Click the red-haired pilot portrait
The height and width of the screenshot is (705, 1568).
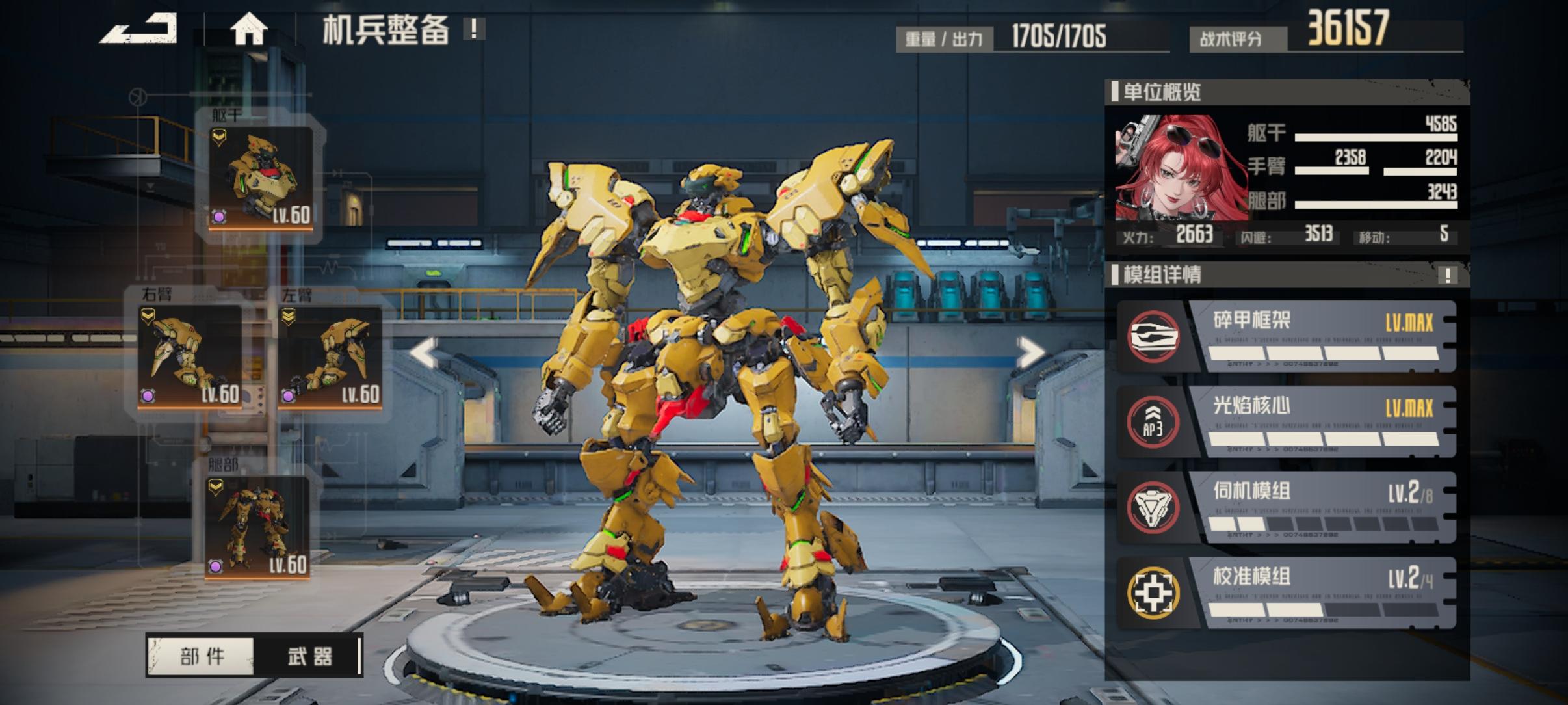coord(1179,169)
